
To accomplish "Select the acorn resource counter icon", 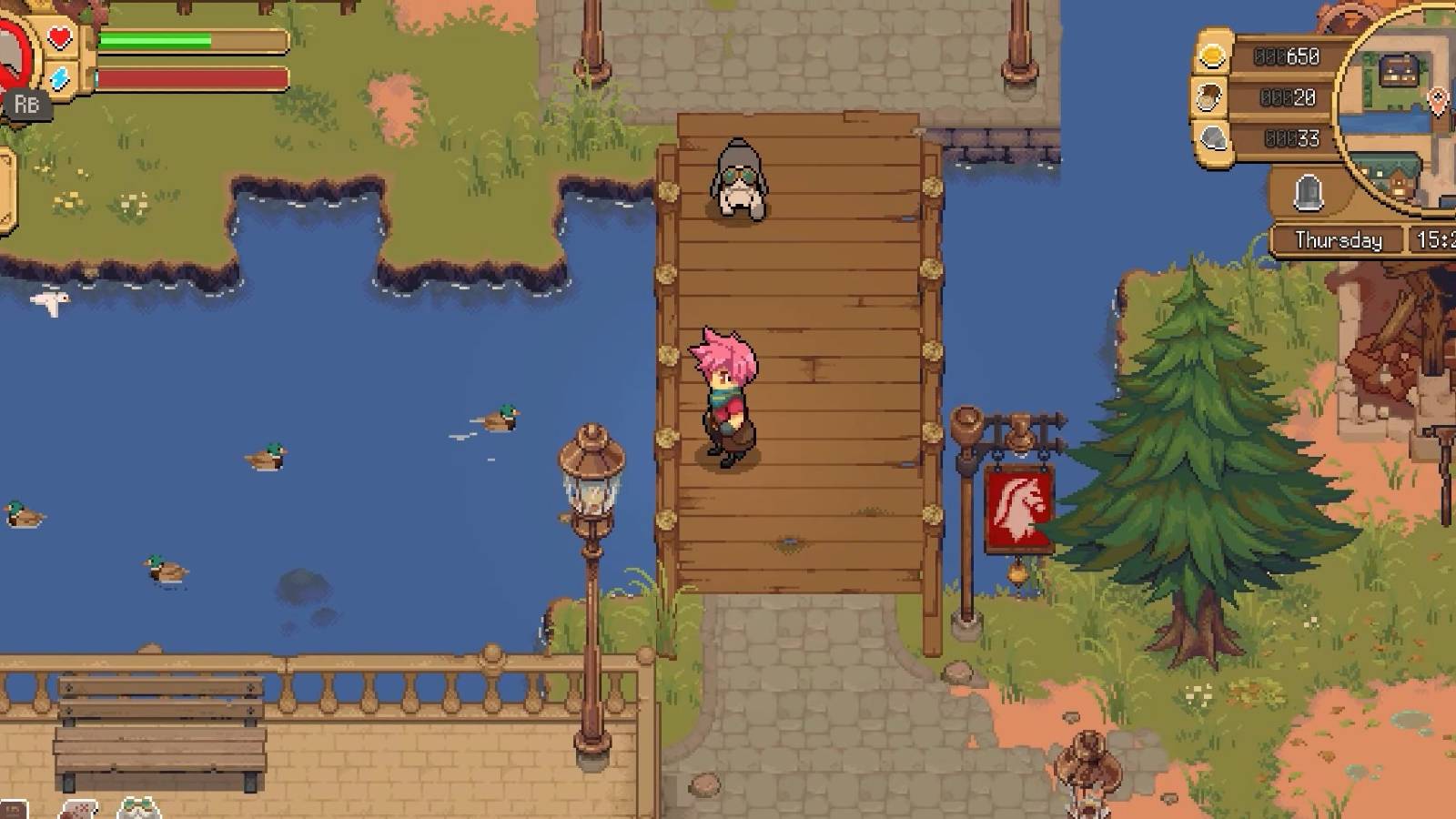I will coord(1209,97).
